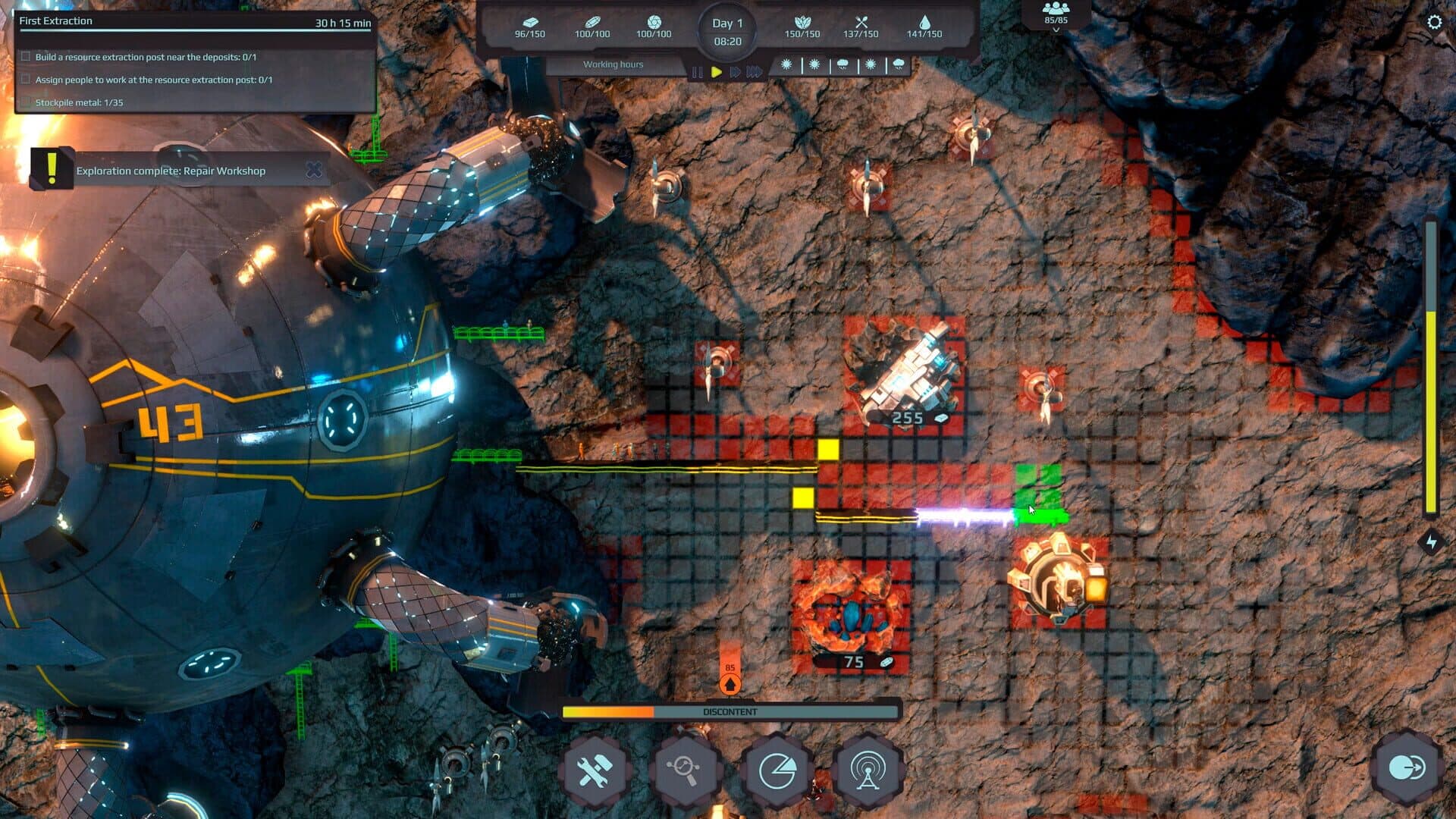
Task: Switch to the Day 1 clock display
Action: click(730, 30)
